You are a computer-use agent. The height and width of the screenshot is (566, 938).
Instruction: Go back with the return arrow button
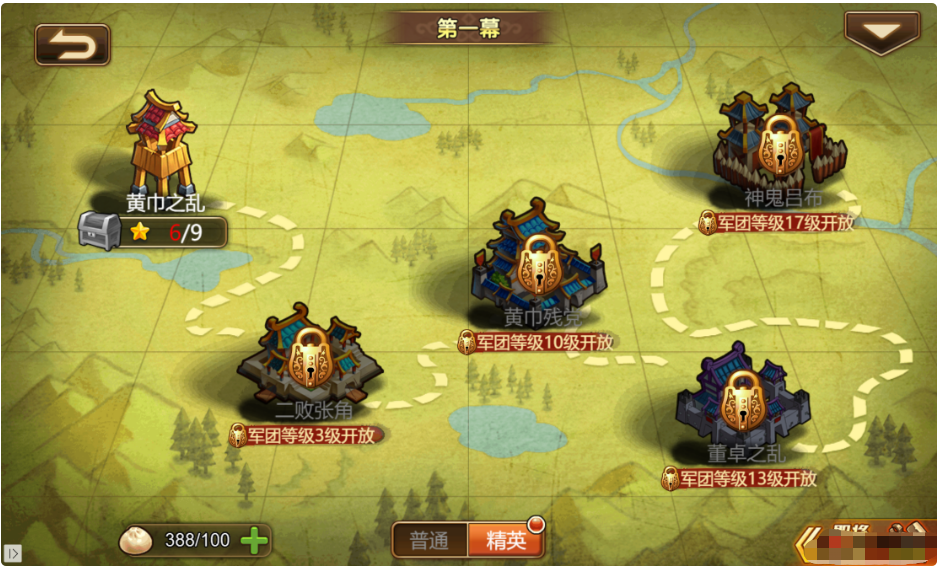pos(72,44)
